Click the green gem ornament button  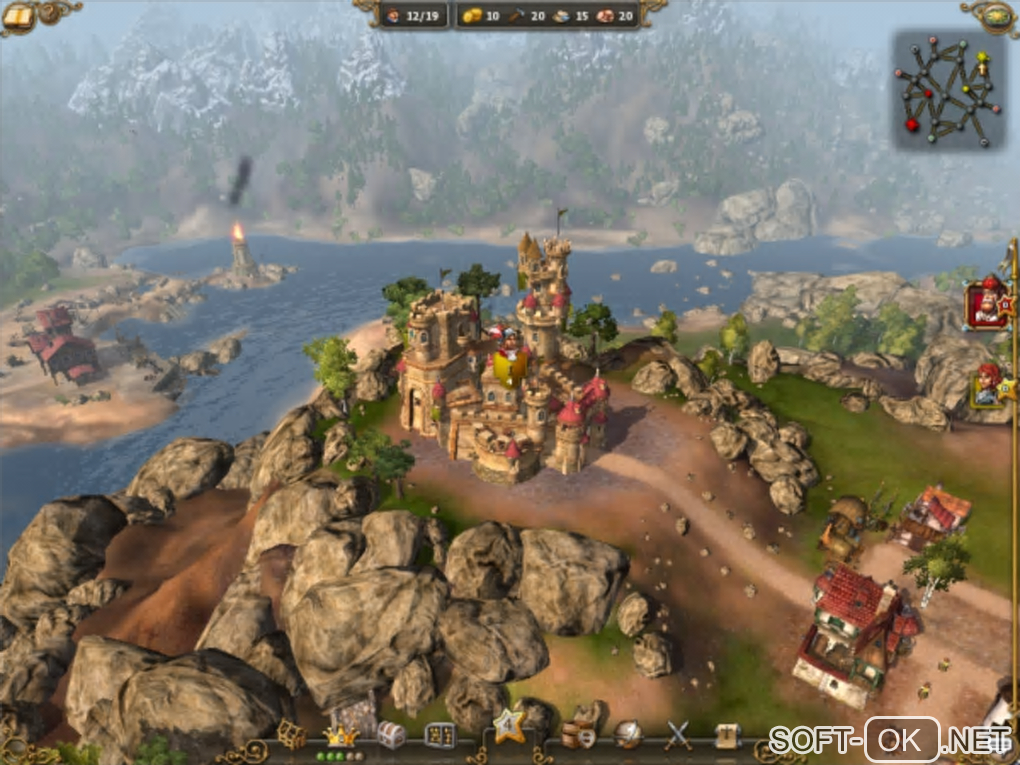(997, 15)
